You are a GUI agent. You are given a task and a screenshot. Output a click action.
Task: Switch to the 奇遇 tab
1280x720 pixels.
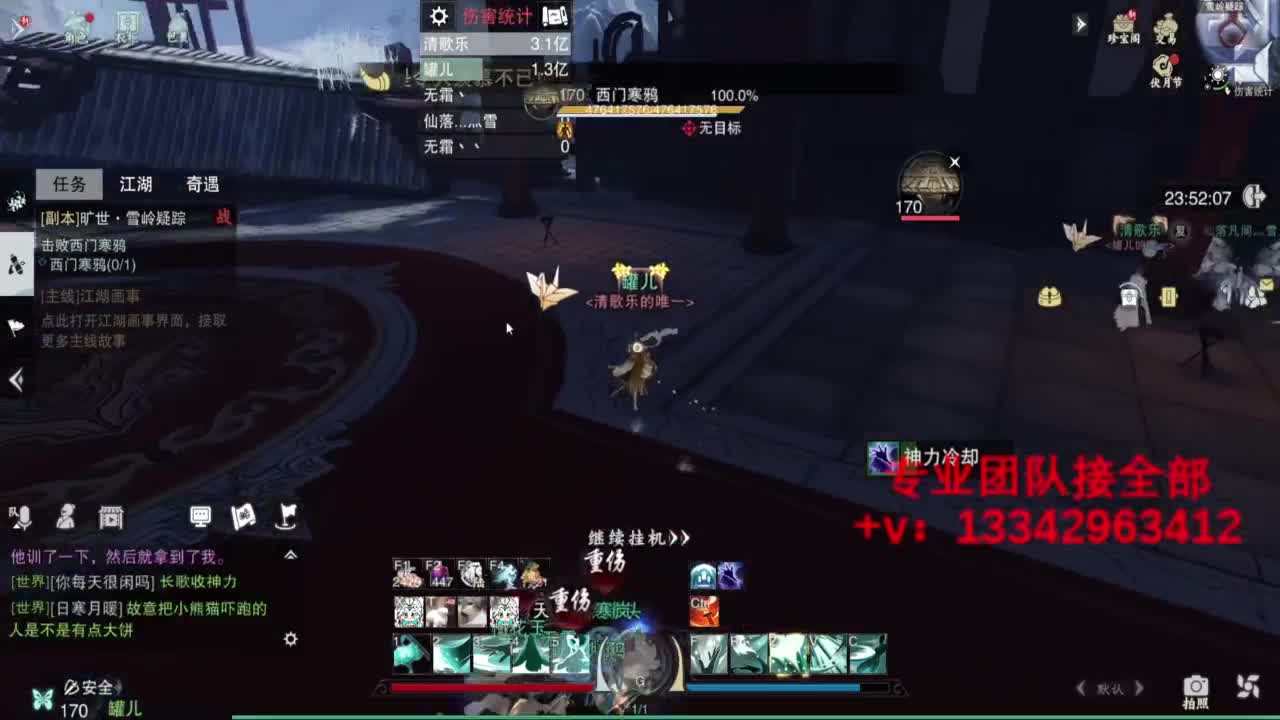click(x=205, y=184)
